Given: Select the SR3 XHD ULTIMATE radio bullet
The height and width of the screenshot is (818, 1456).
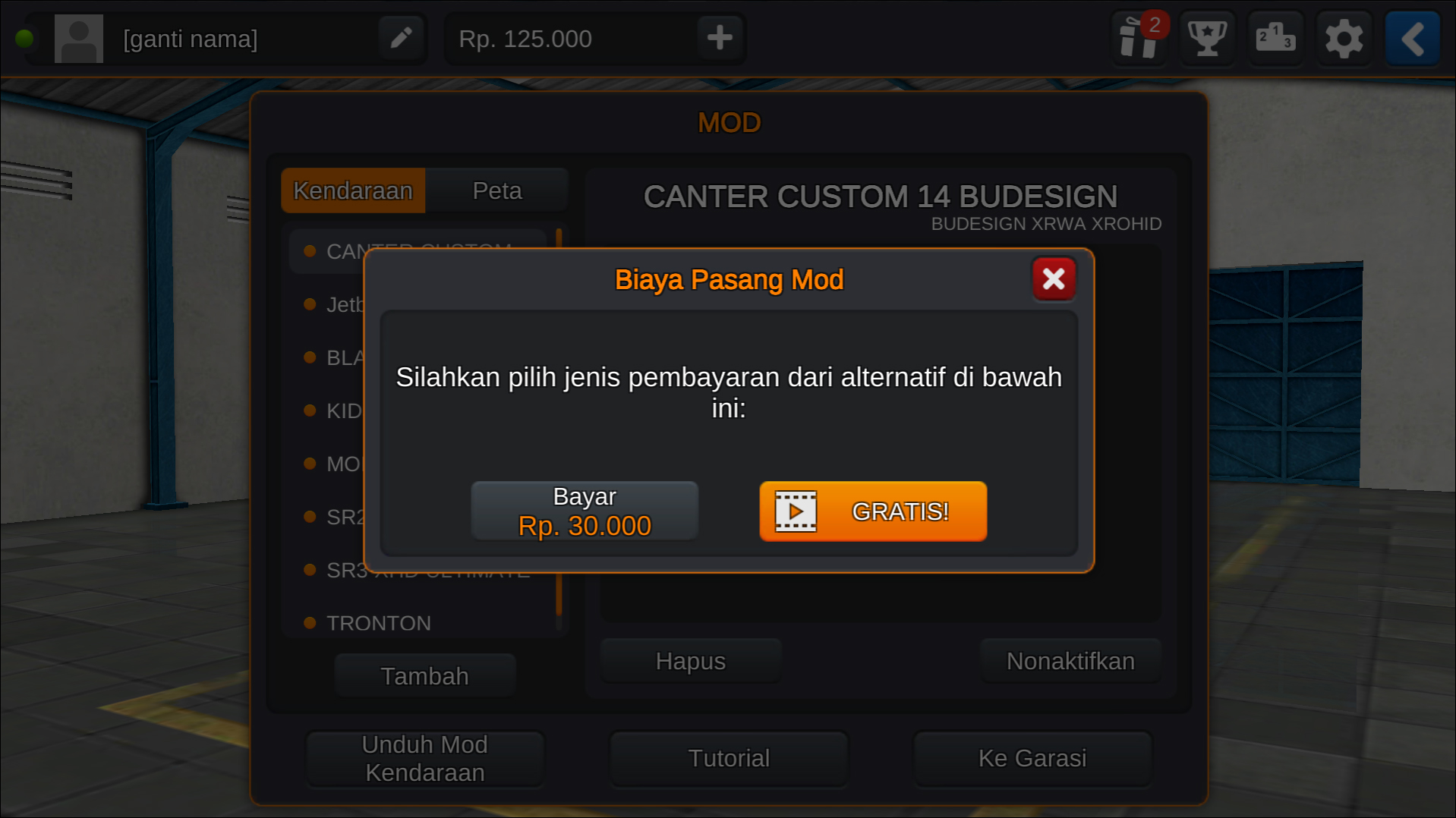Looking at the screenshot, I should pos(310,569).
